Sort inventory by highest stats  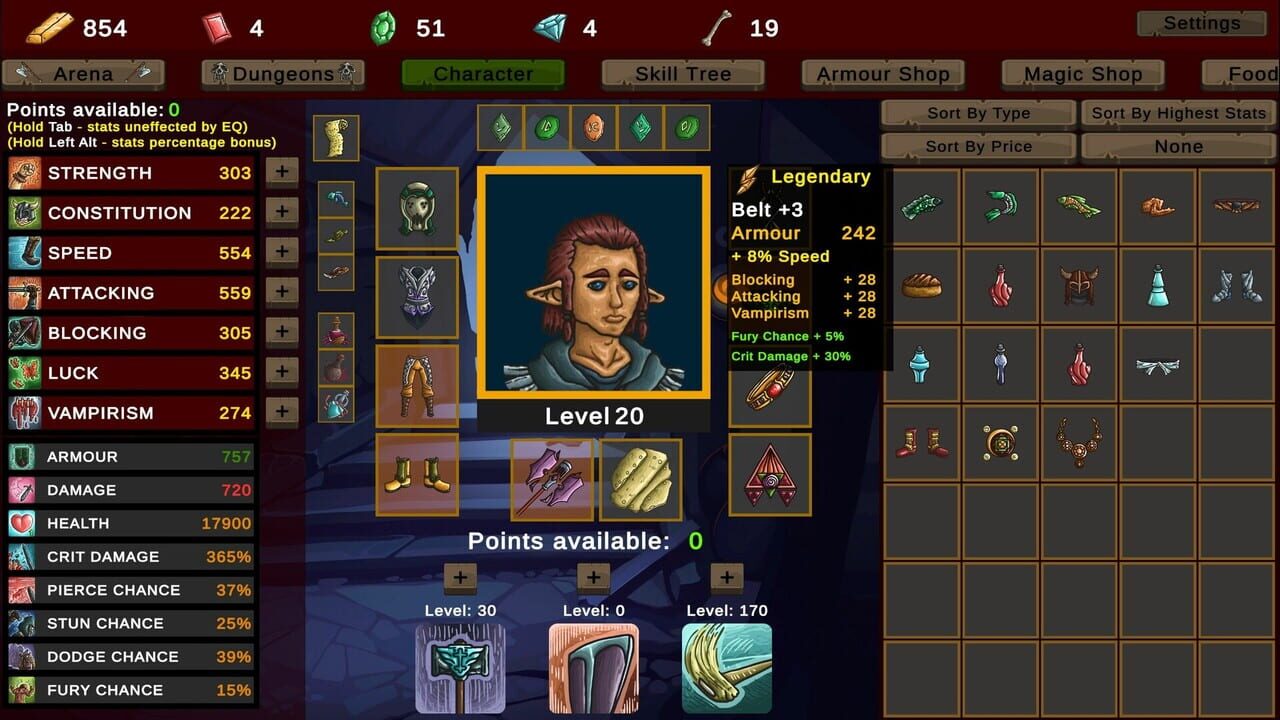click(x=1177, y=113)
